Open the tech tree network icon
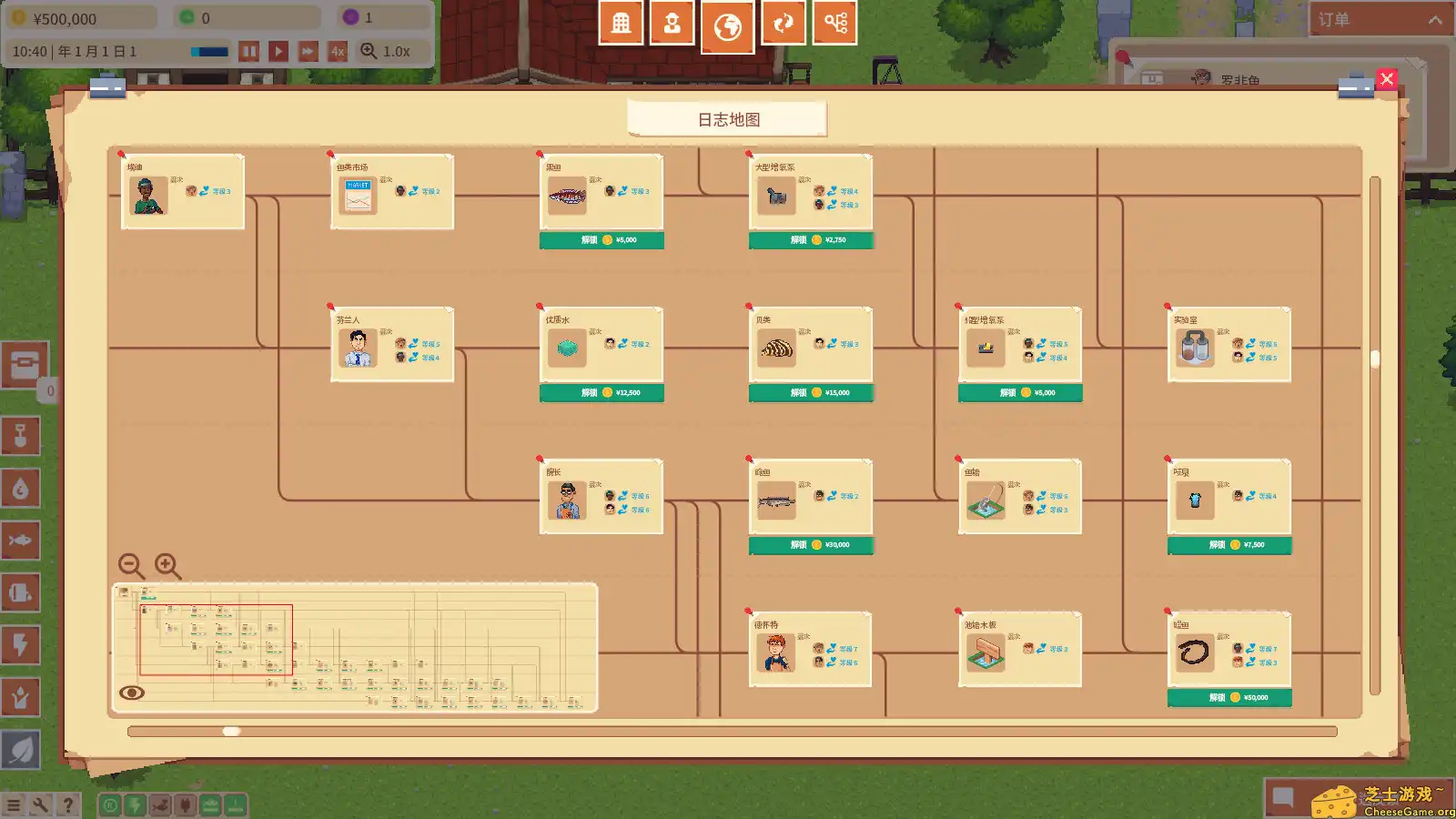Screen dimensions: 1456x819 (x=834, y=23)
